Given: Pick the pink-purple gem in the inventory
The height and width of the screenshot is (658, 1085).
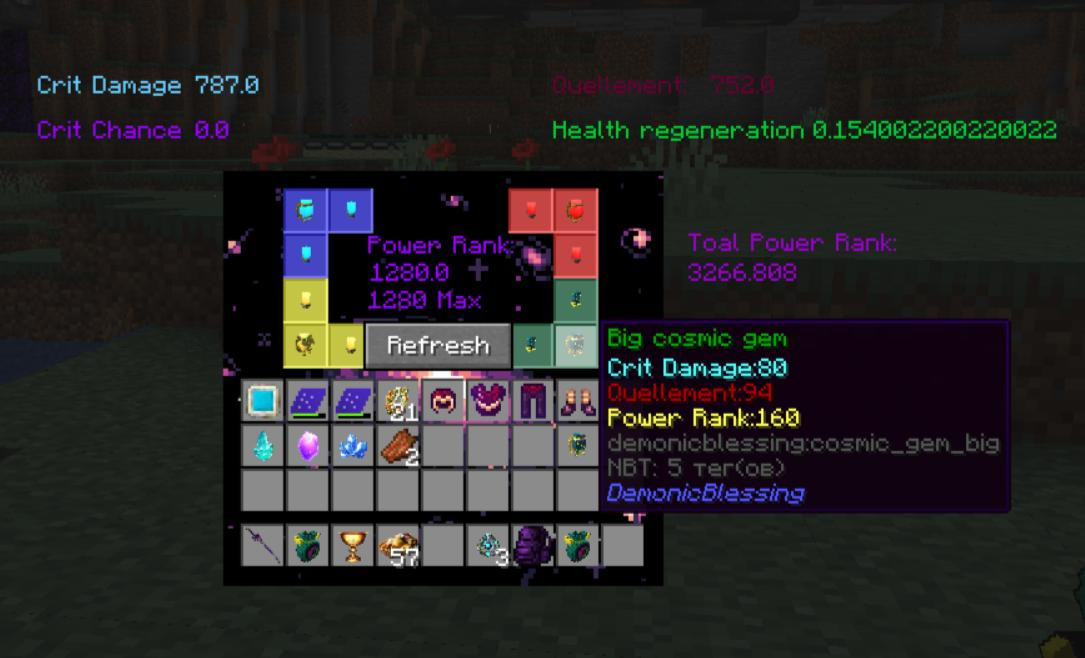Looking at the screenshot, I should point(307,446).
